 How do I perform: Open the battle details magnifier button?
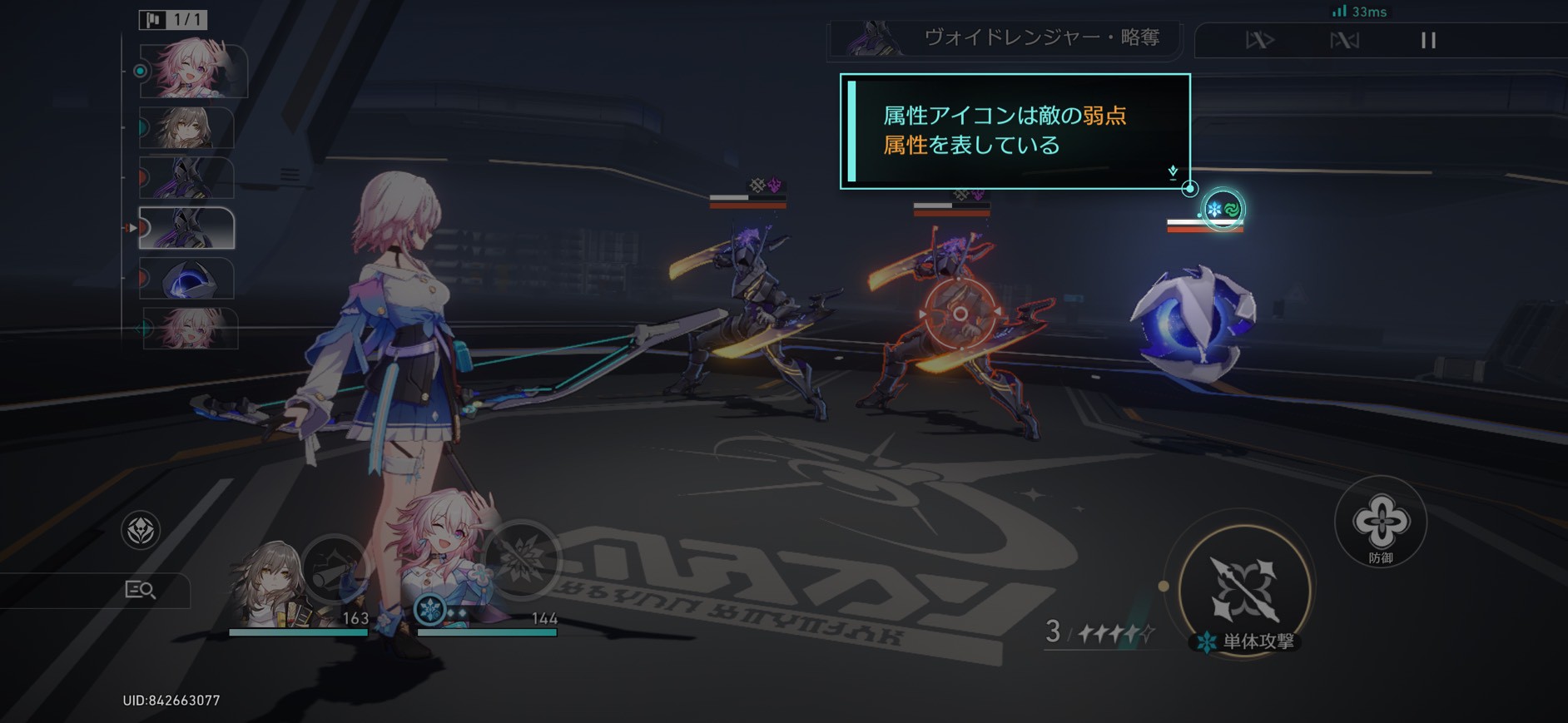pyautogui.click(x=140, y=590)
